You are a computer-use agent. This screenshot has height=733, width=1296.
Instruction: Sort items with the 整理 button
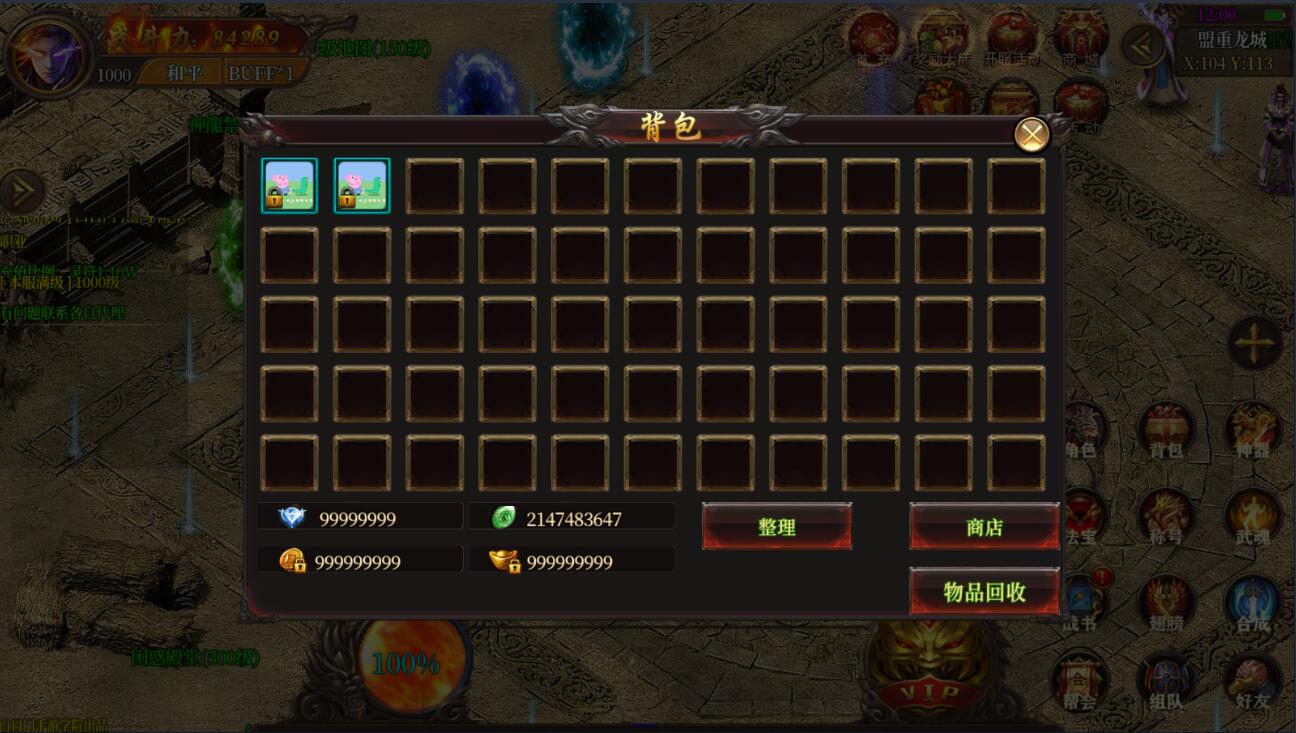776,527
